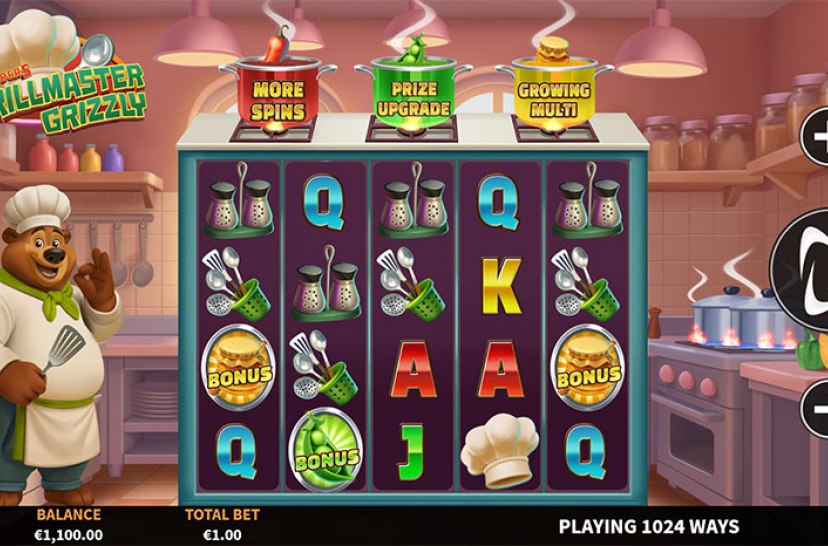
Task: Spin the reels with the round spin button
Action: click(806, 268)
